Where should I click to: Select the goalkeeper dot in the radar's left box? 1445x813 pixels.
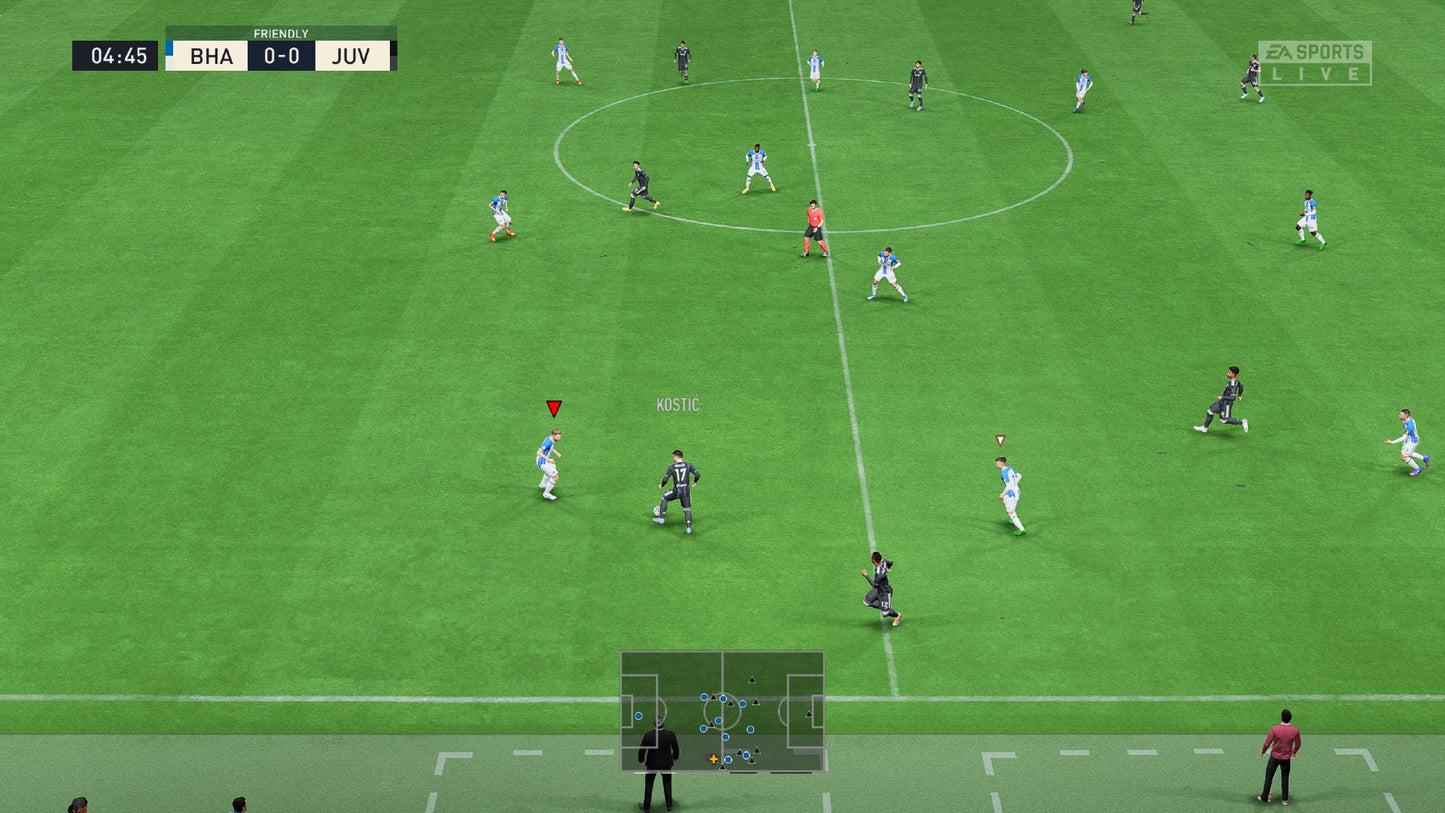(x=638, y=715)
